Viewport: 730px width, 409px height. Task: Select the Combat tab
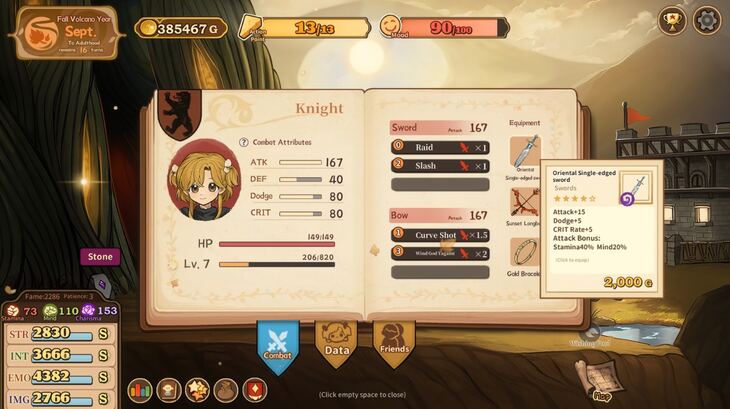point(278,345)
